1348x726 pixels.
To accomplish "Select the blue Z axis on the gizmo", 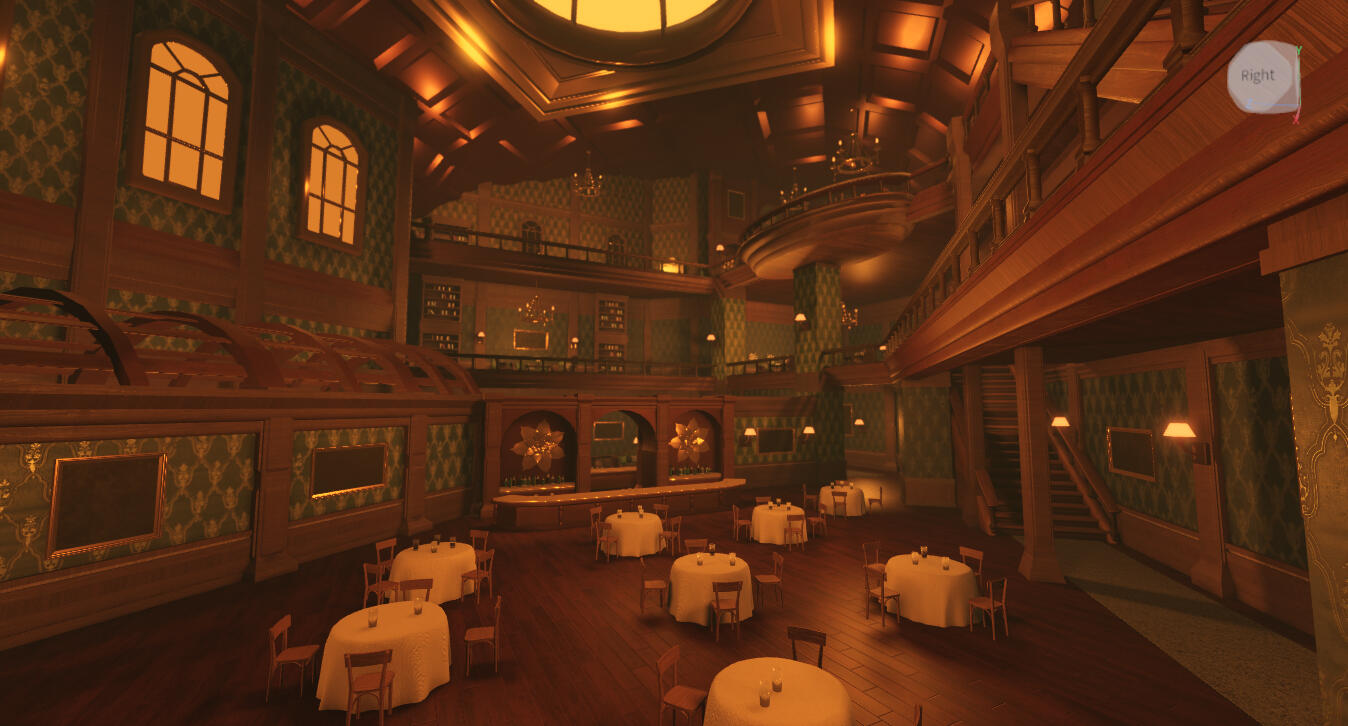I will 1252,101.
